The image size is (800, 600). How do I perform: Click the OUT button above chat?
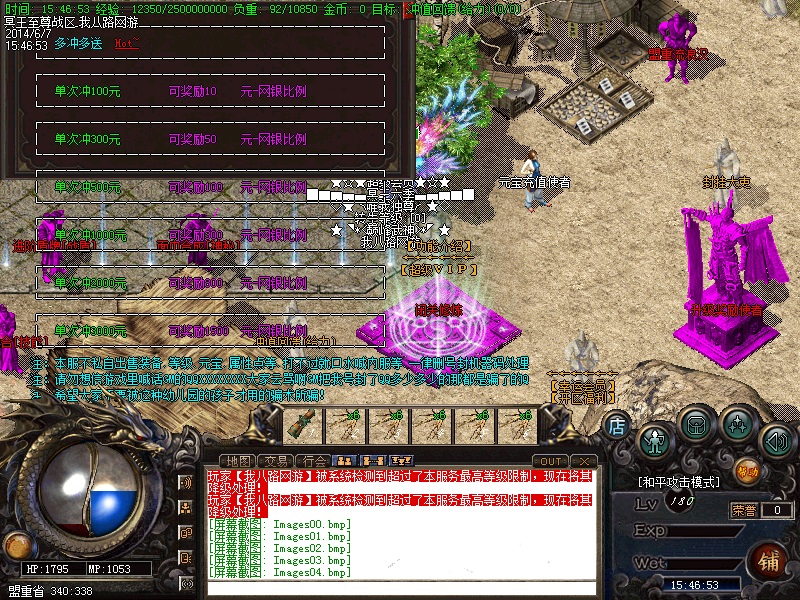[551, 461]
